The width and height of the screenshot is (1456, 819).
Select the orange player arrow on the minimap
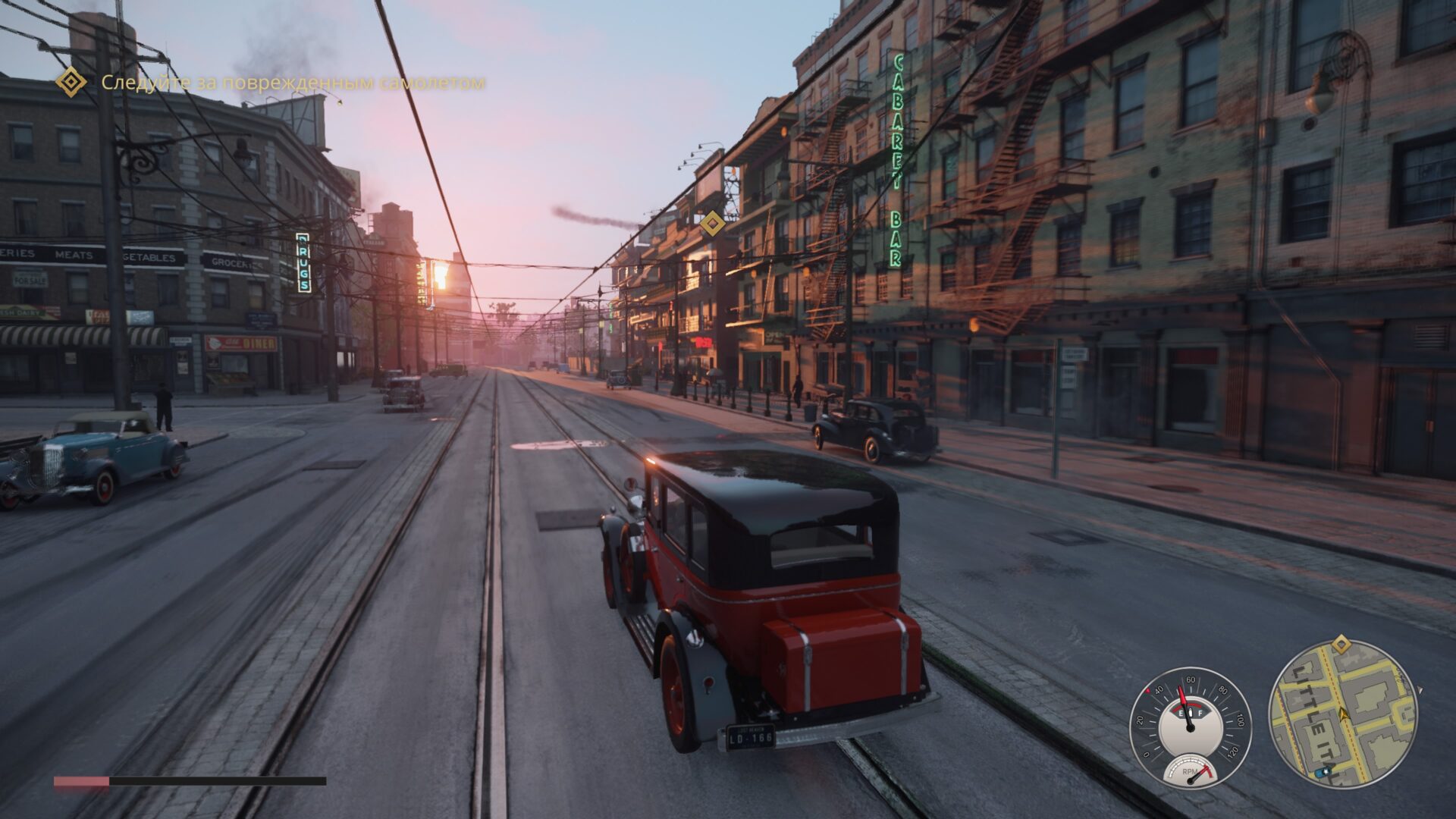pos(1345,714)
